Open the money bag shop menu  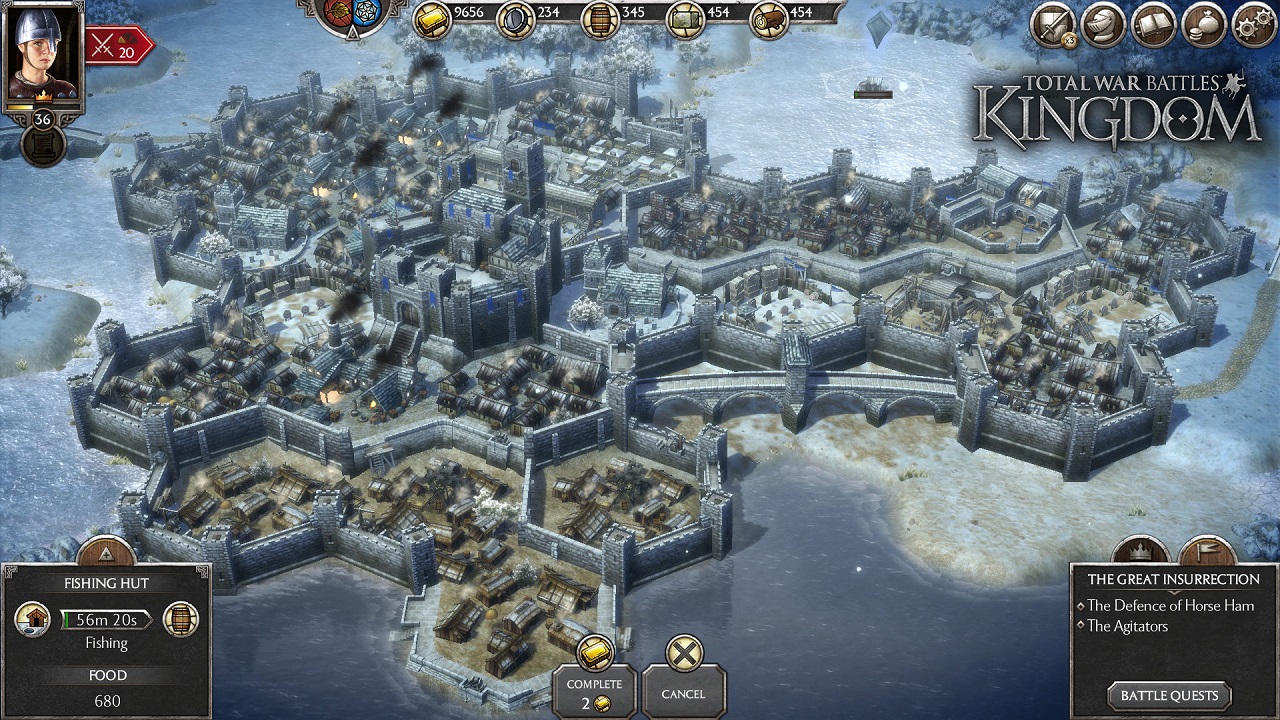(1204, 26)
